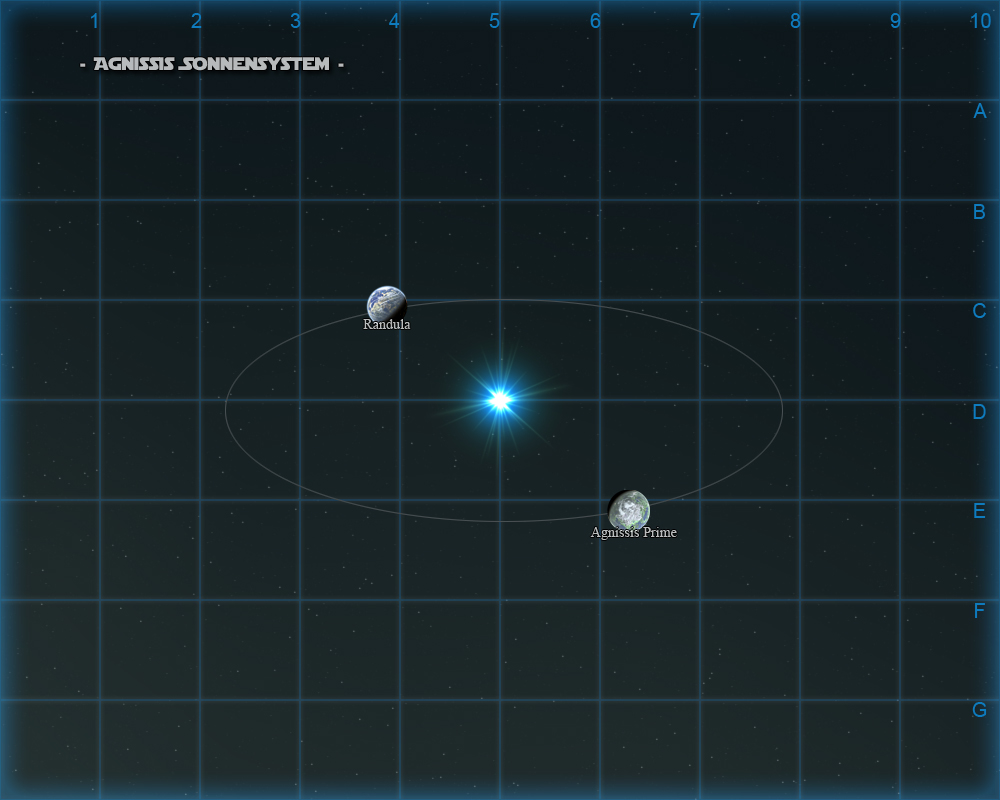Image resolution: width=1000 pixels, height=800 pixels.
Task: Select the planet Agnissis Prime
Action: [629, 509]
